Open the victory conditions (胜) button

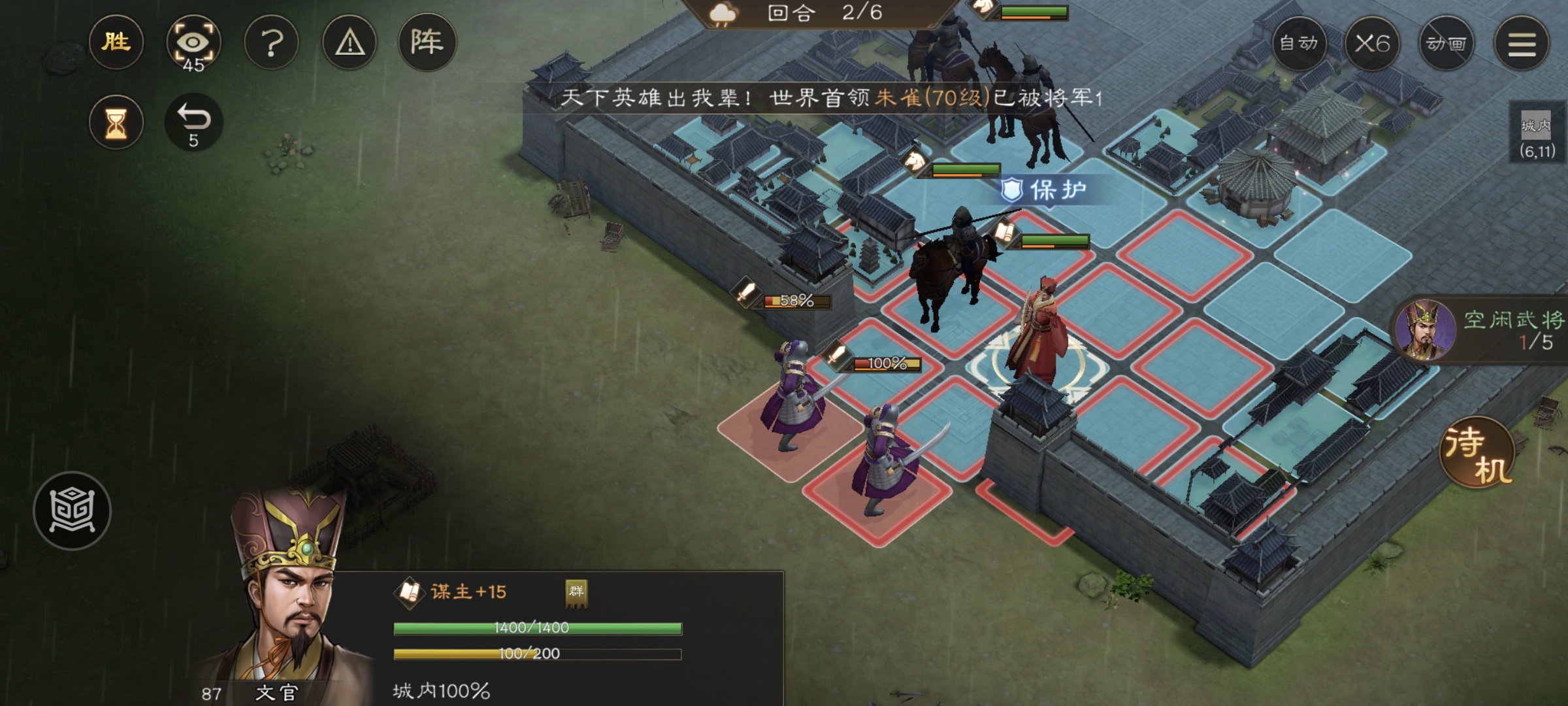click(116, 42)
